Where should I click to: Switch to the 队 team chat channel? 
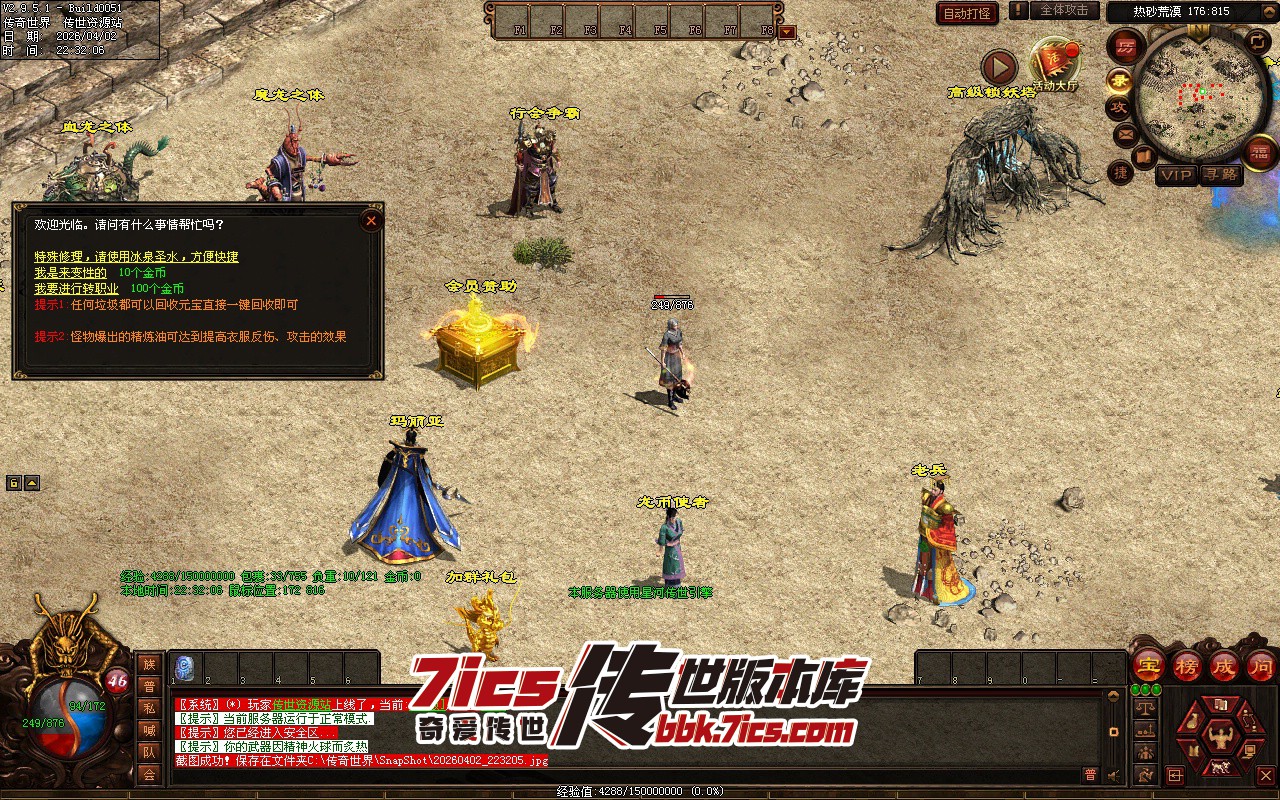tap(149, 752)
